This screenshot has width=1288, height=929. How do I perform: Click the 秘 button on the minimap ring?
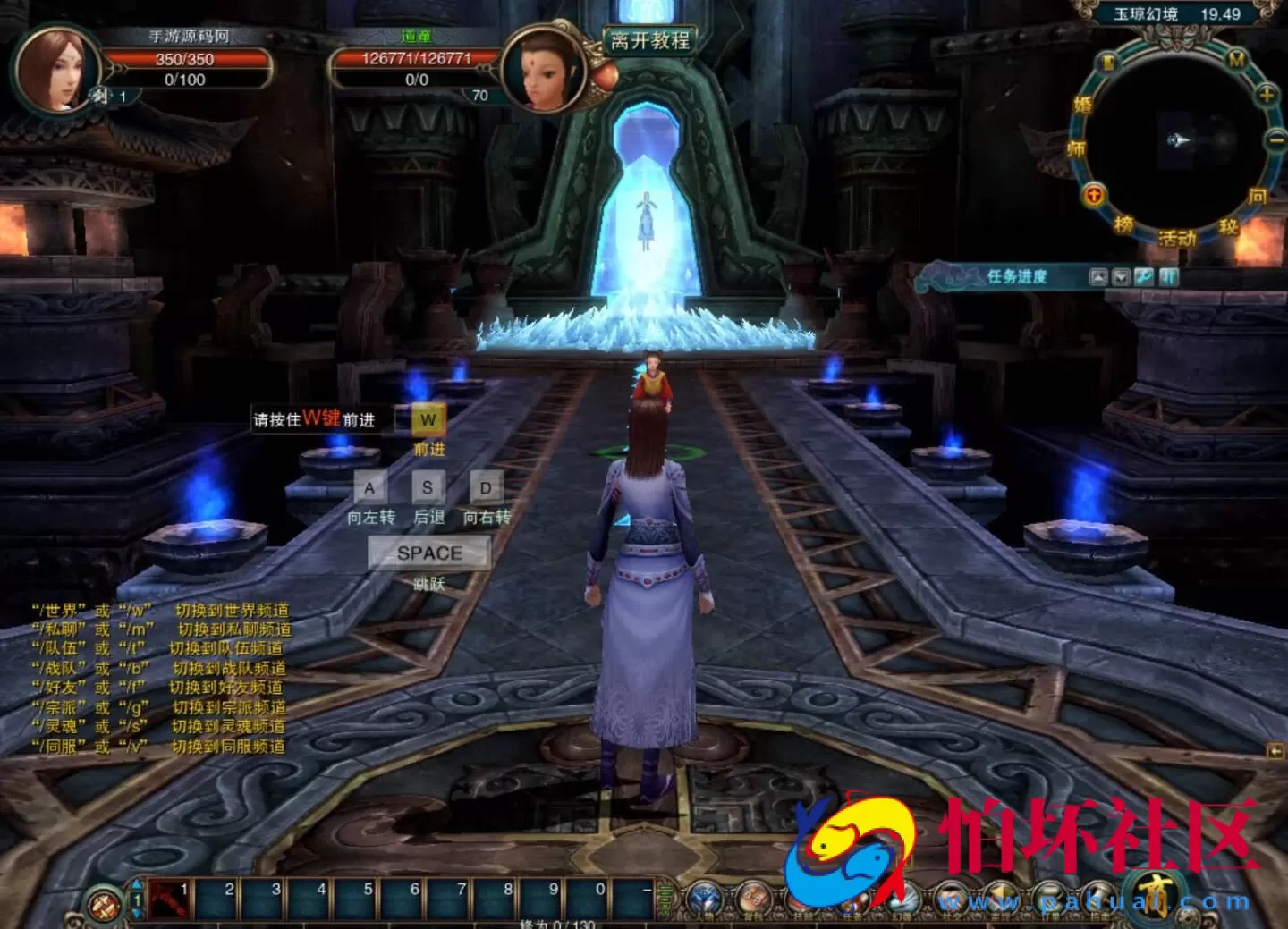tap(1228, 227)
